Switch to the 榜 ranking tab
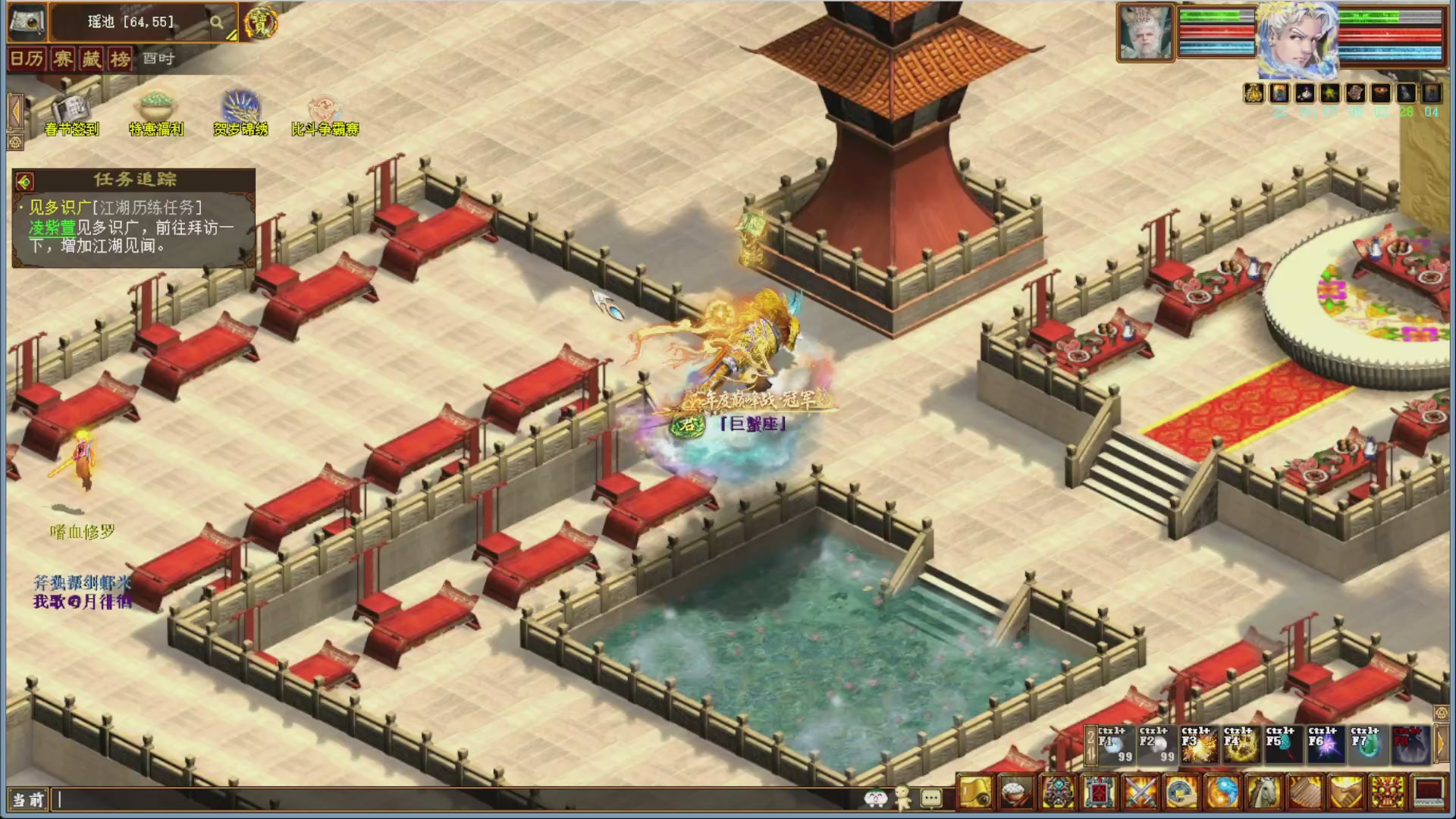Image resolution: width=1456 pixels, height=819 pixels. [x=119, y=60]
